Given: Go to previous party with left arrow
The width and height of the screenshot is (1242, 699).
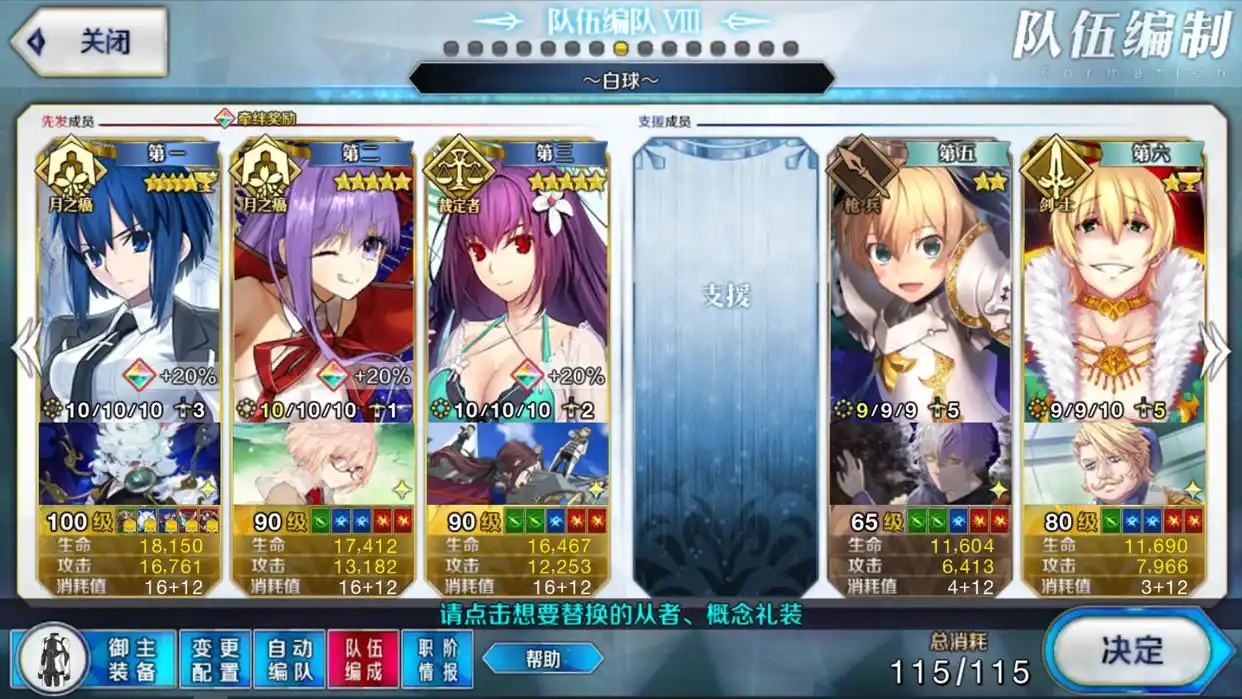Looking at the screenshot, I should pos(24,350).
